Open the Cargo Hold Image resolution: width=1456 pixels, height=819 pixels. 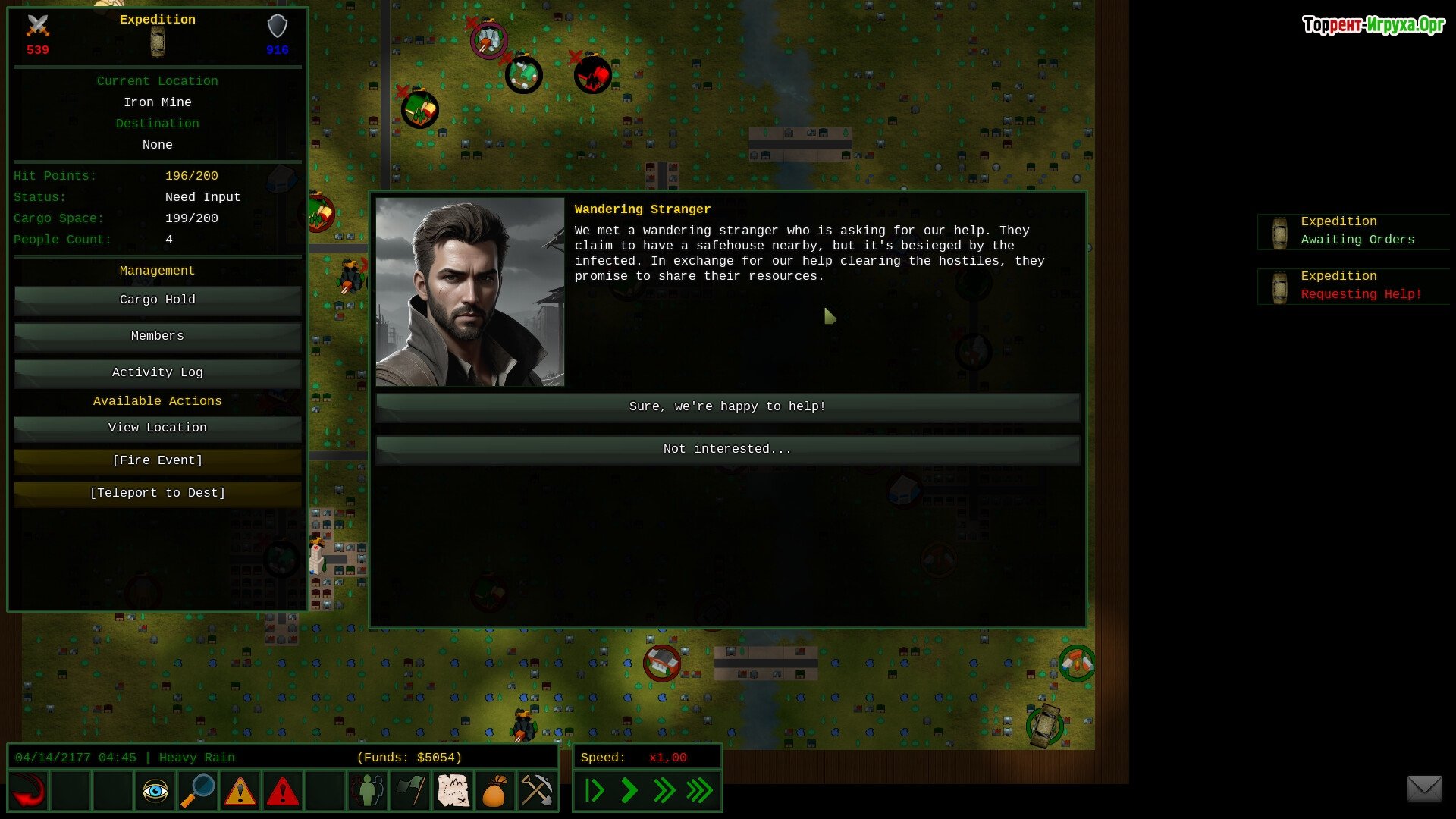pyautogui.click(x=157, y=300)
